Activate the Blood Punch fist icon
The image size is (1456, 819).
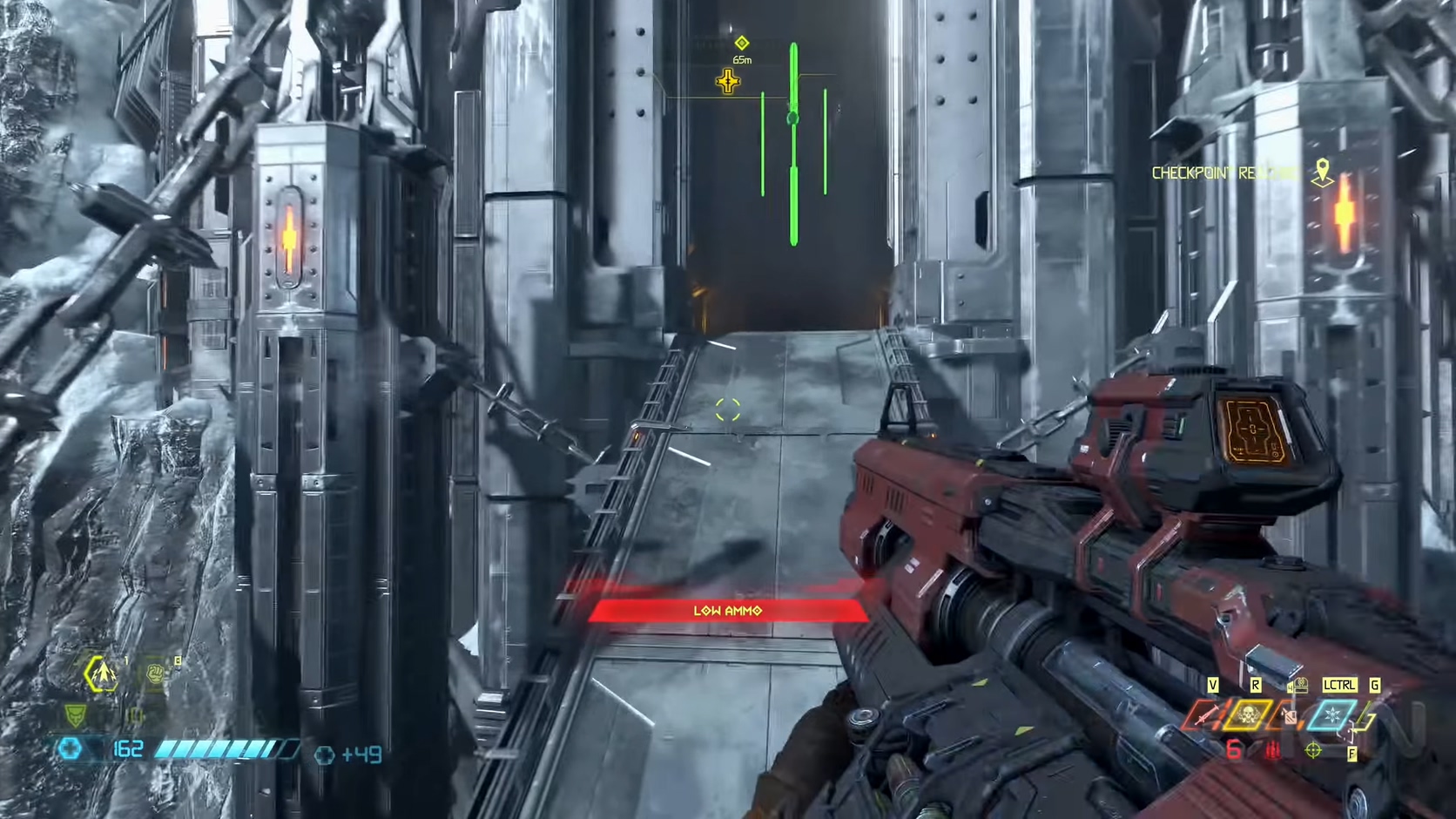pos(155,673)
